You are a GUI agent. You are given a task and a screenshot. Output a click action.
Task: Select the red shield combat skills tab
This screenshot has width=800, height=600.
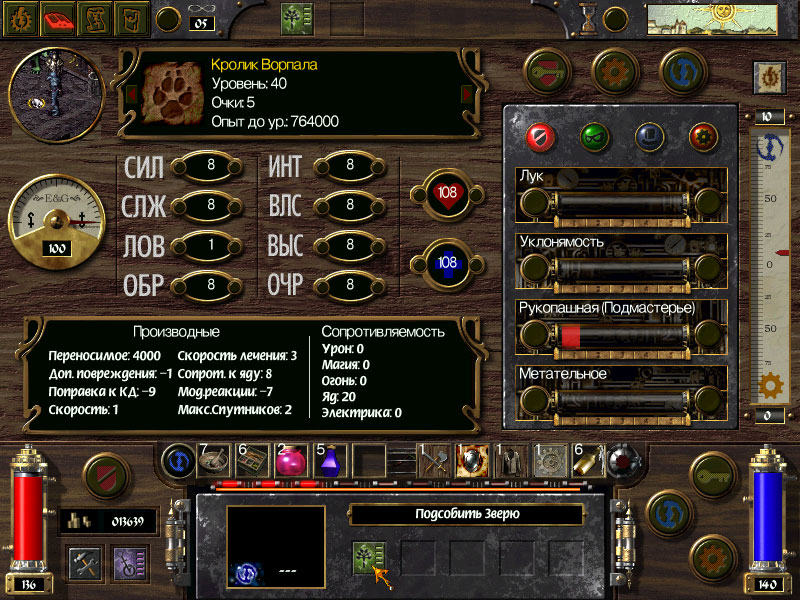pyautogui.click(x=540, y=135)
